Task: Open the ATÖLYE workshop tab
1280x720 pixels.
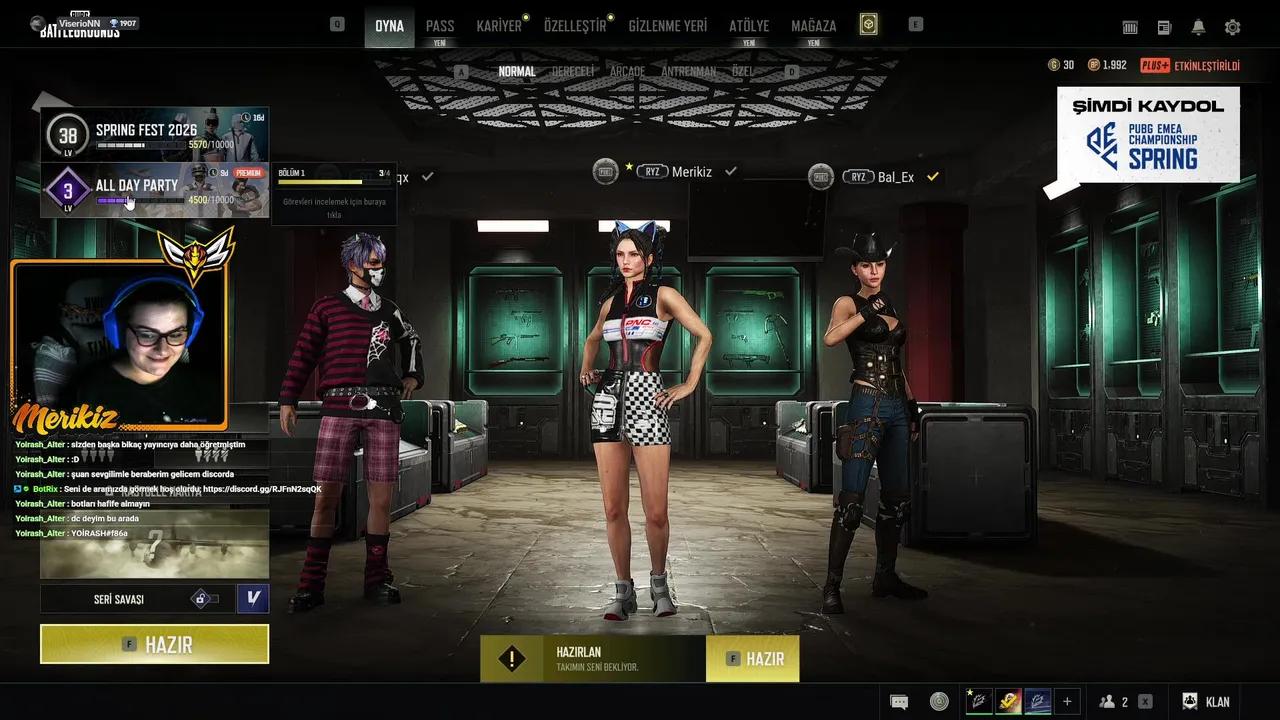Action: [x=749, y=26]
